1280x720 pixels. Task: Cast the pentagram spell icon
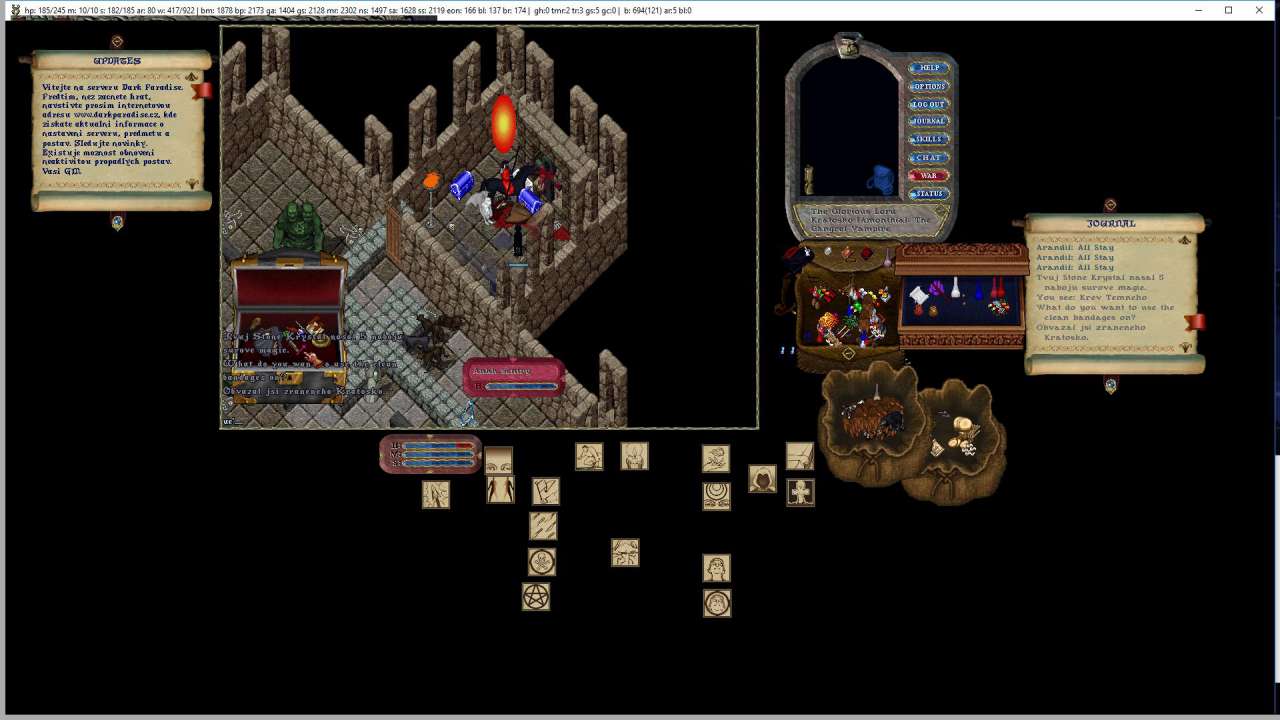click(x=536, y=597)
